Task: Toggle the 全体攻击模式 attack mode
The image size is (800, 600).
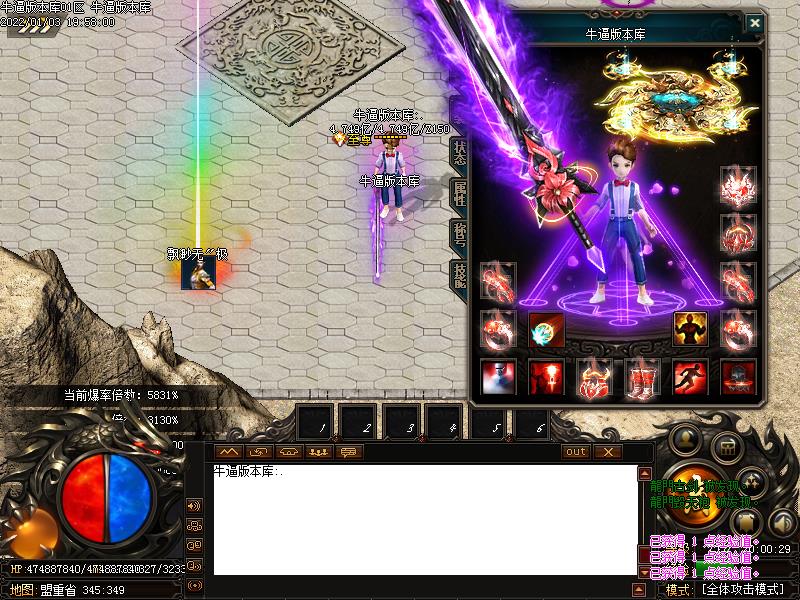Action: pos(742,590)
